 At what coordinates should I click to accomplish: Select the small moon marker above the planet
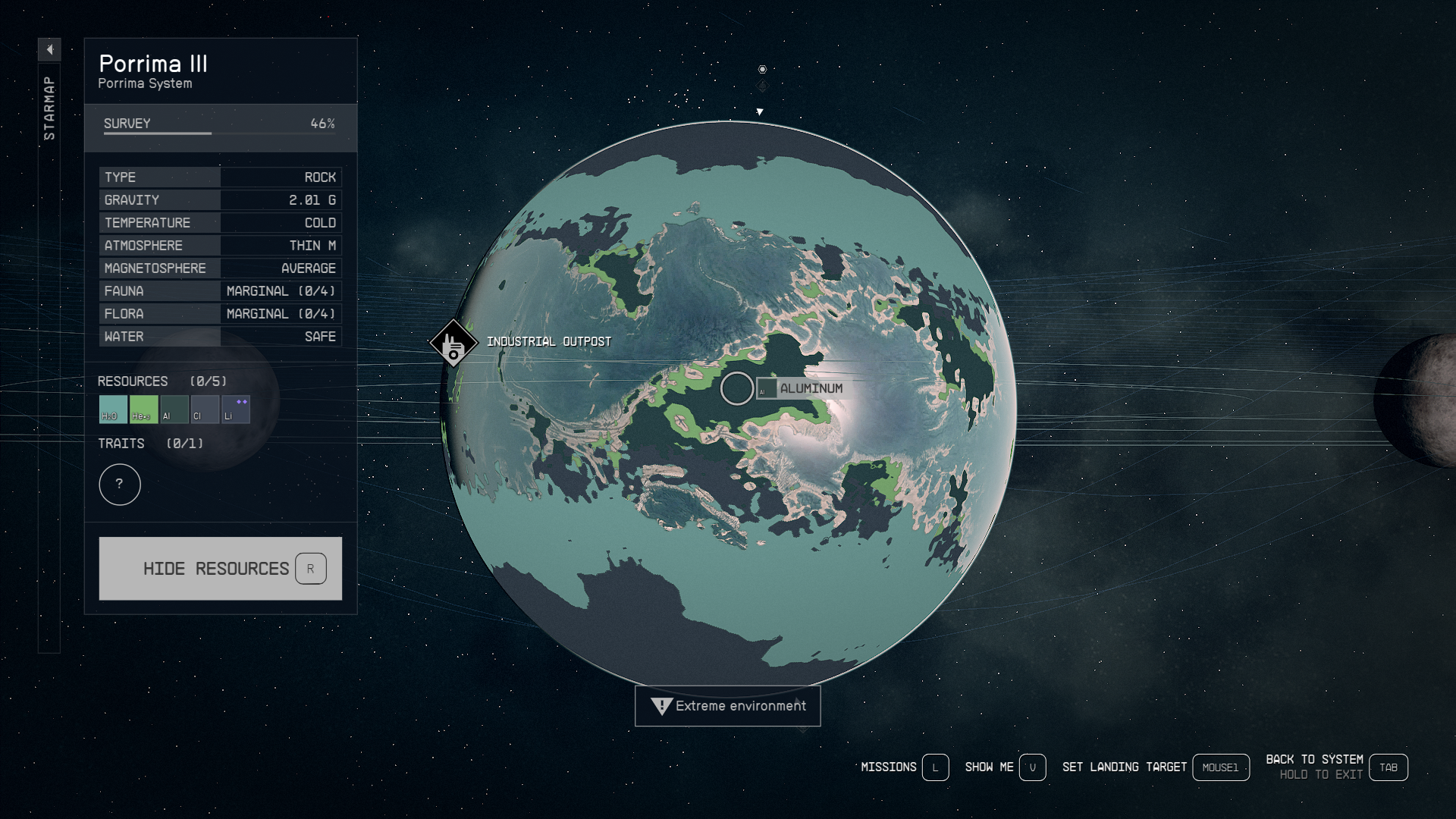click(762, 70)
